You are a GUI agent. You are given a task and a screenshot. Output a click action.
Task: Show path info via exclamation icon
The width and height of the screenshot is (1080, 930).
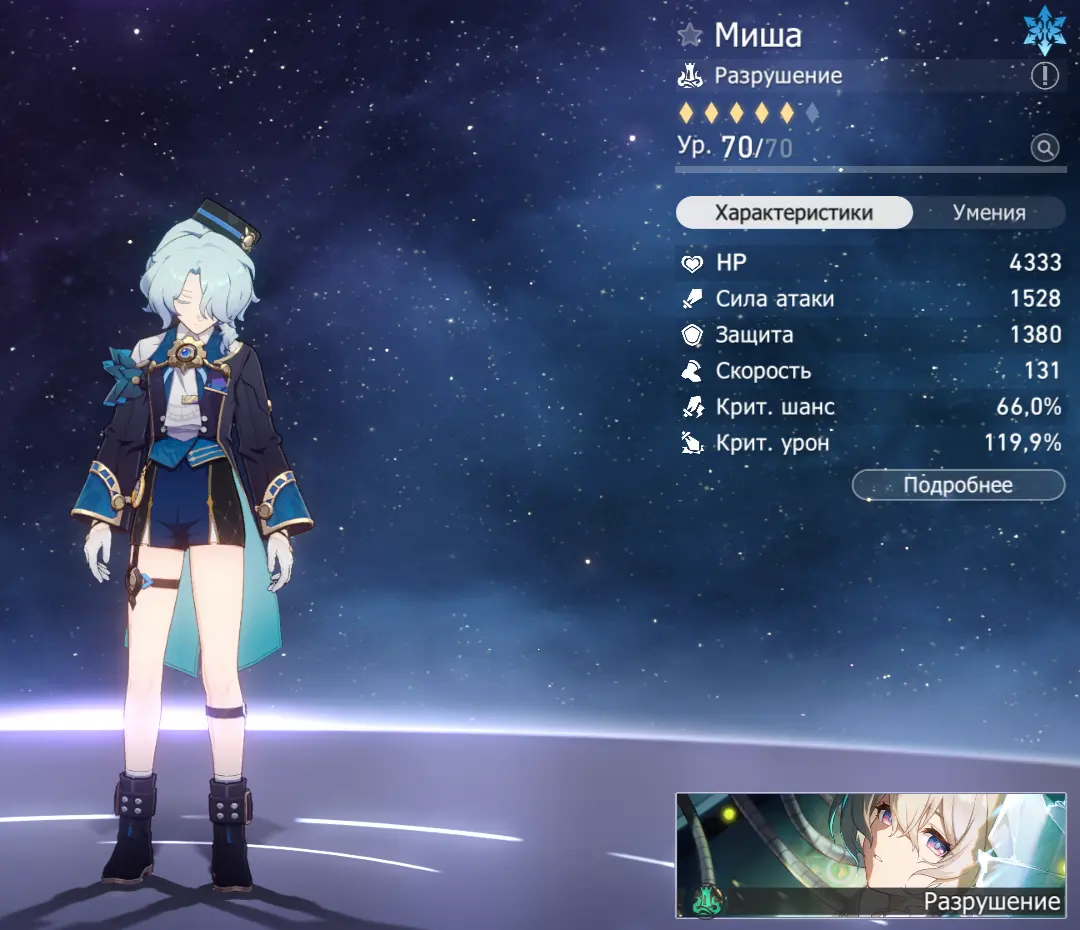[x=1045, y=76]
